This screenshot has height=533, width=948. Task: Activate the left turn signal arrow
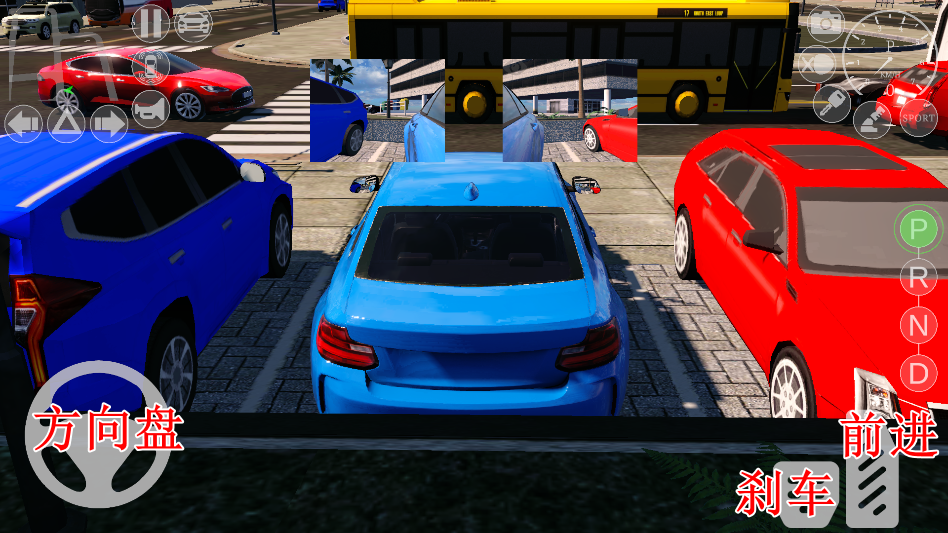tap(24, 124)
